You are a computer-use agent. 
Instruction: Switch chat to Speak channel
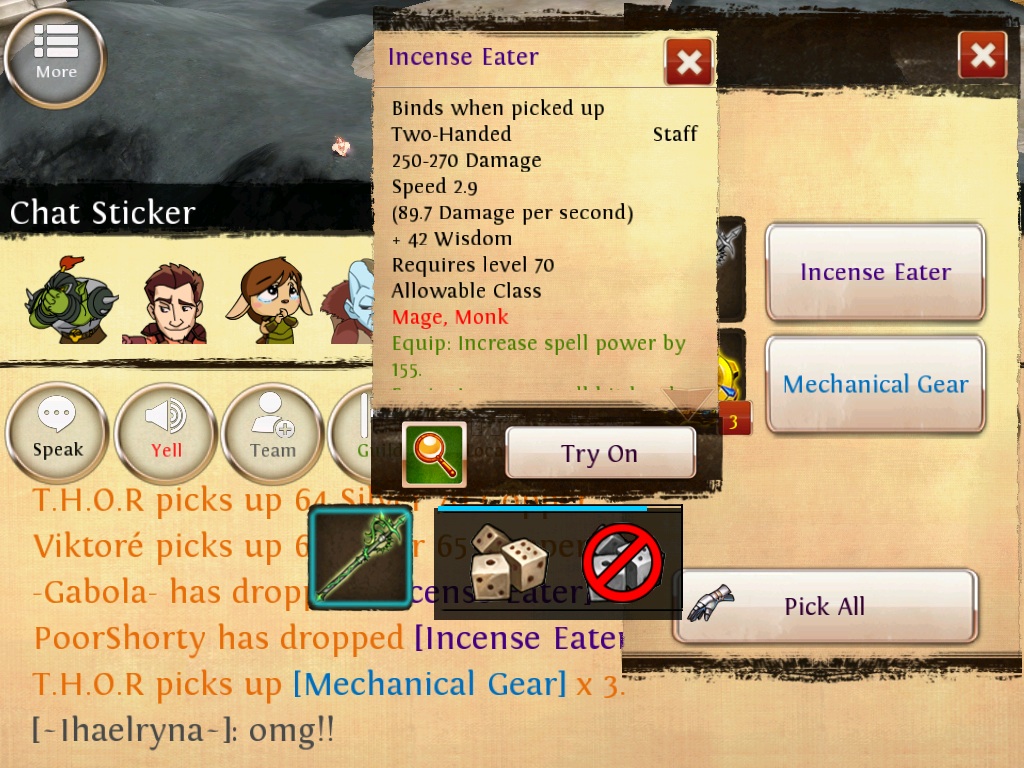(57, 433)
